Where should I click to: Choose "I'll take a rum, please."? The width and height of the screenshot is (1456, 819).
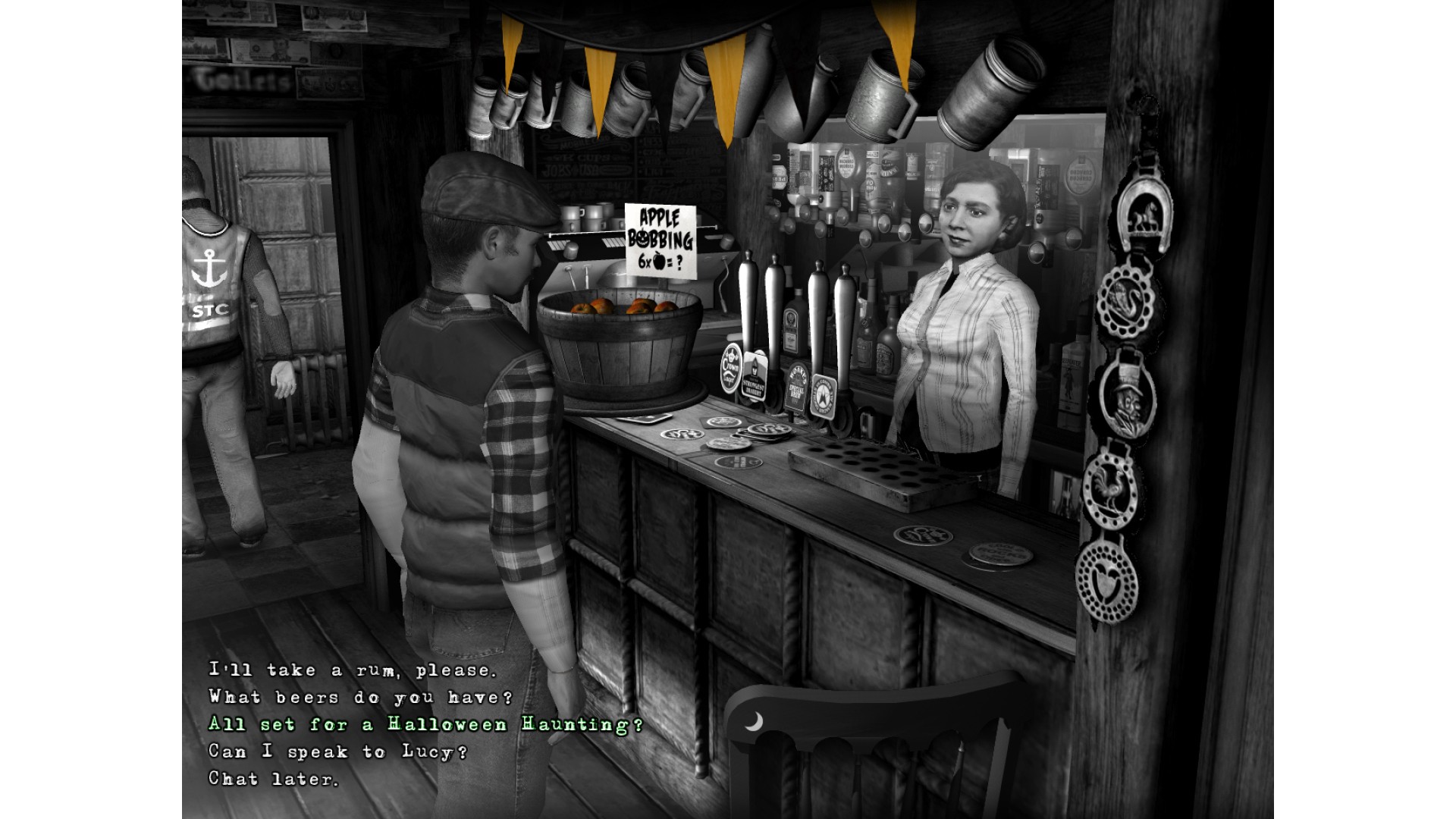(353, 670)
